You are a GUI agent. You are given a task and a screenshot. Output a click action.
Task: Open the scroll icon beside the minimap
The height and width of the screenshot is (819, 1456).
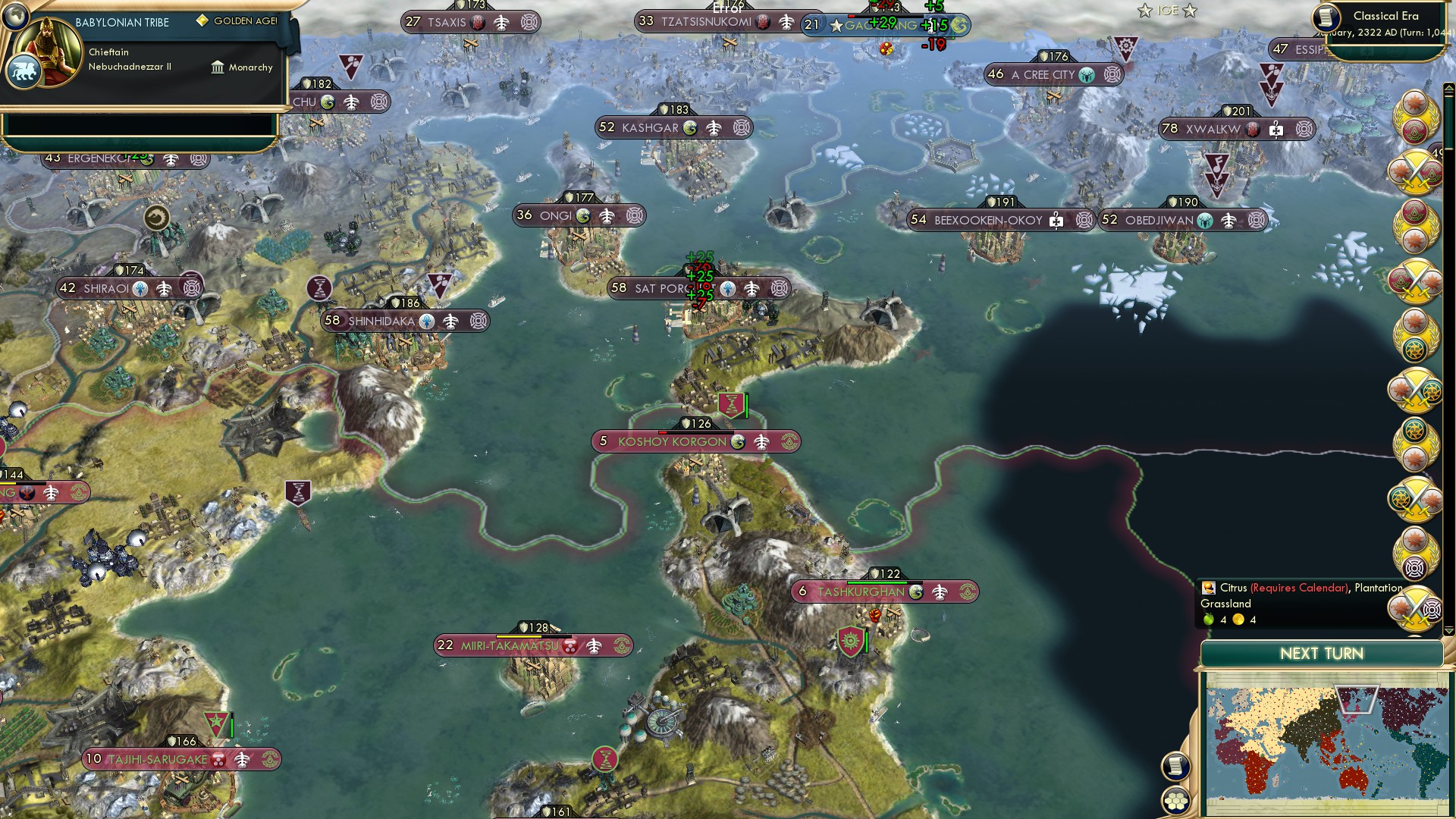(1175, 766)
